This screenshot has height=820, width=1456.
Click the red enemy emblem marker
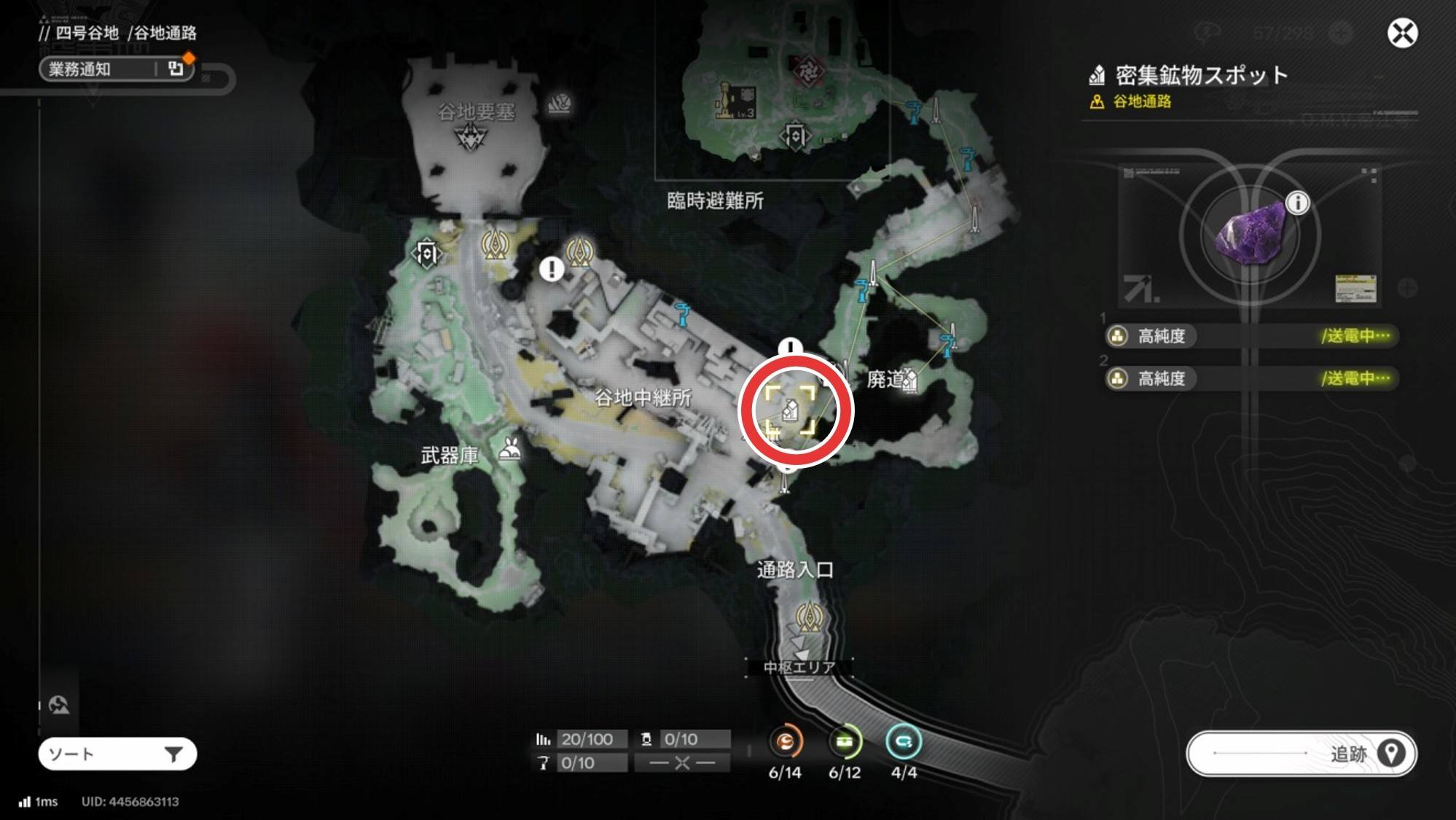tap(808, 71)
